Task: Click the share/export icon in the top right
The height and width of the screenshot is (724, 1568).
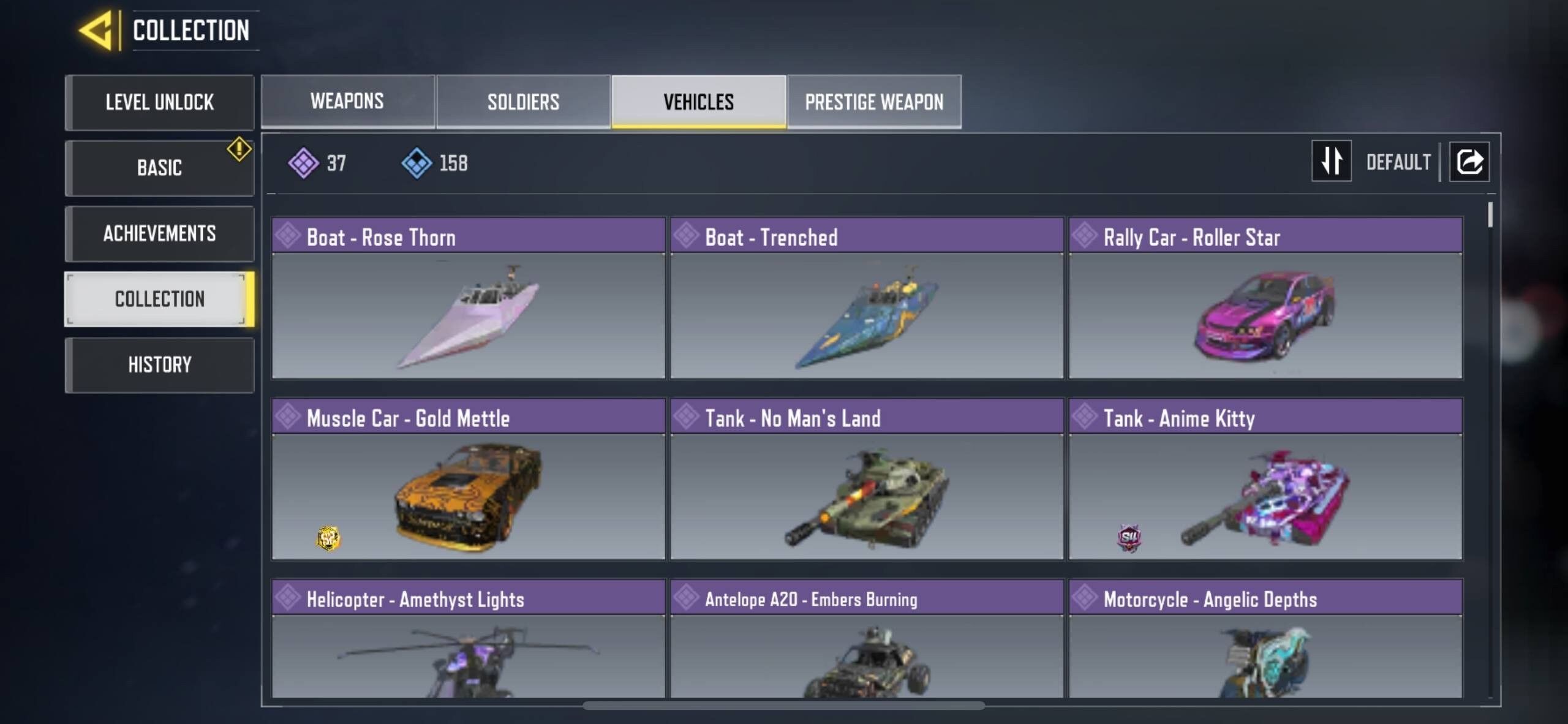Action: tap(1469, 161)
